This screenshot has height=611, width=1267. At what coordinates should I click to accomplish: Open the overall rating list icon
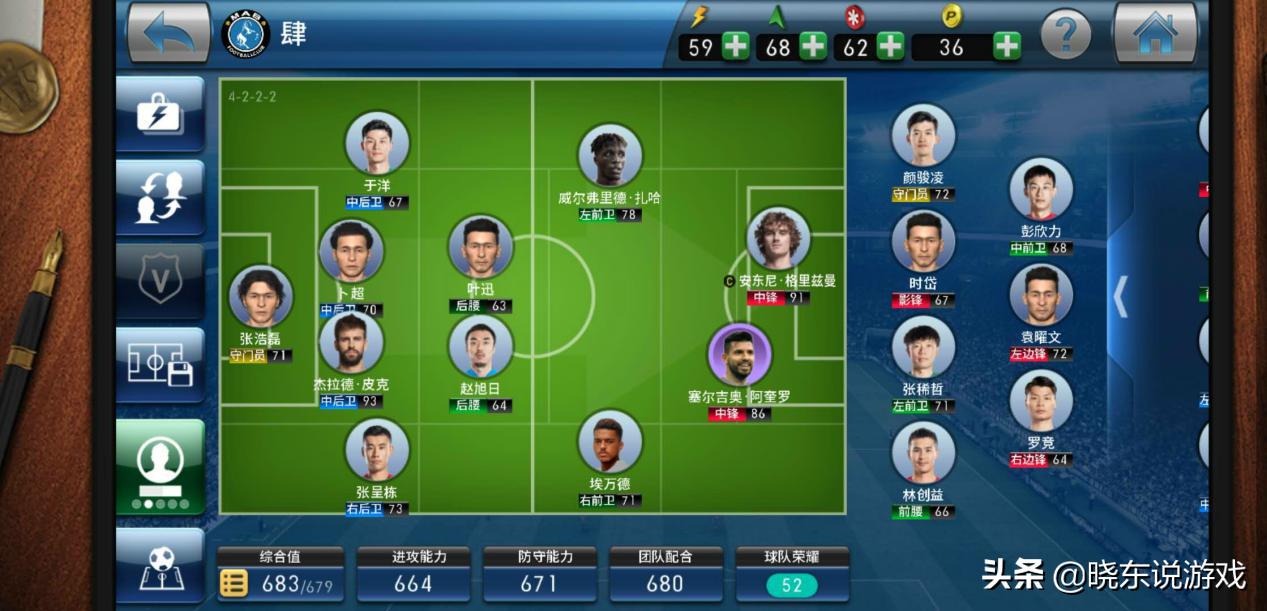click(x=233, y=583)
